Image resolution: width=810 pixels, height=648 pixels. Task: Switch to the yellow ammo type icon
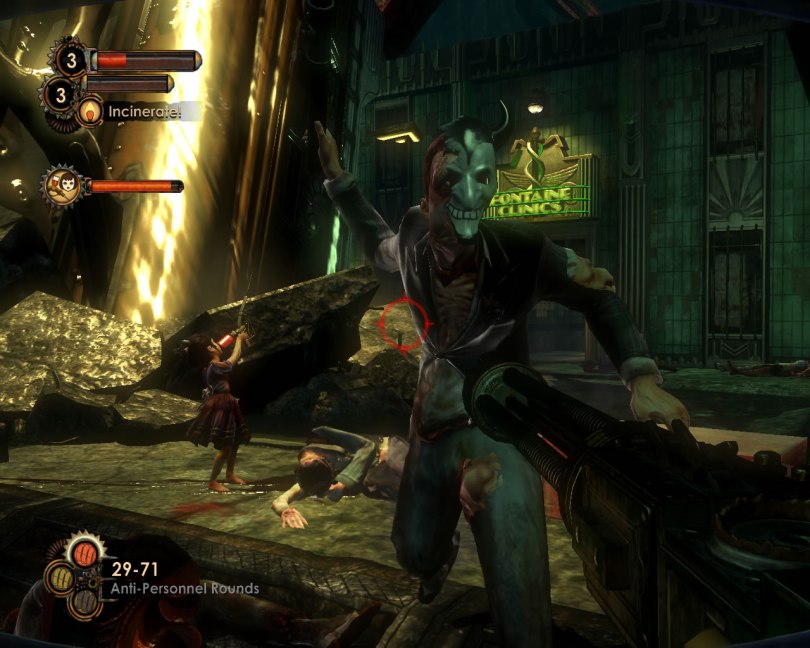[61, 578]
